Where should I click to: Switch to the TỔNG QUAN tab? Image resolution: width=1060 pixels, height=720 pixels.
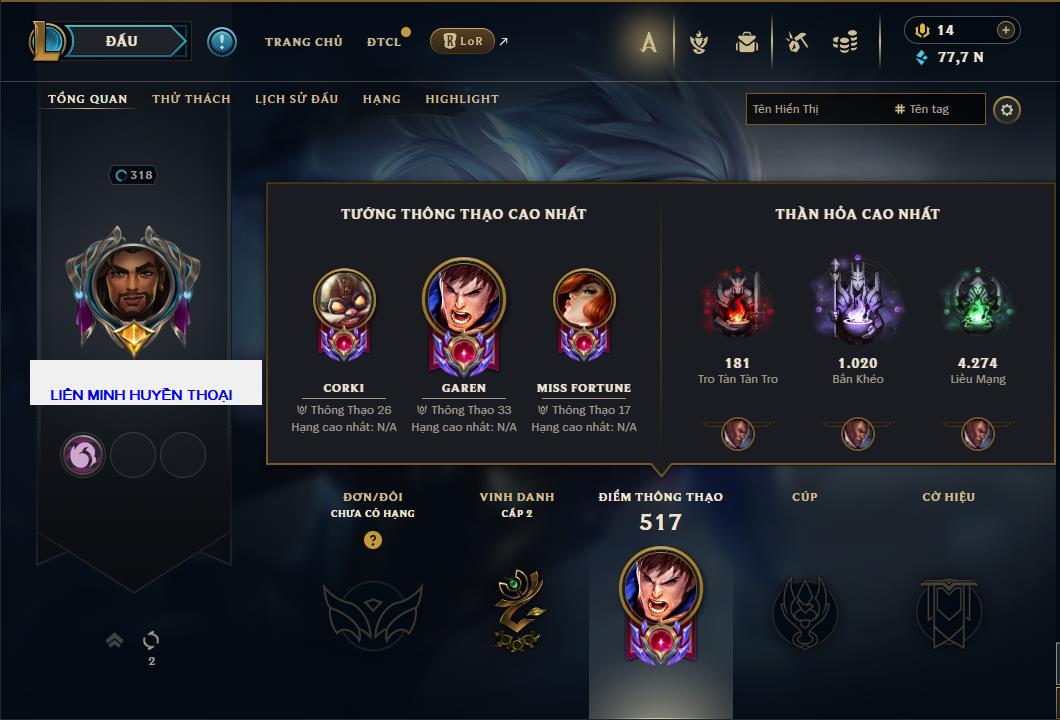(88, 99)
